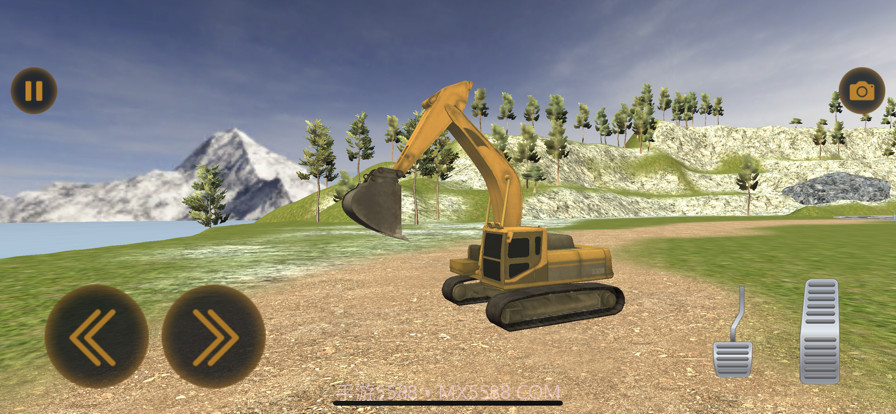Screen dimensions: 896x414
Task: Tap the brake pedal
Action: point(732,356)
